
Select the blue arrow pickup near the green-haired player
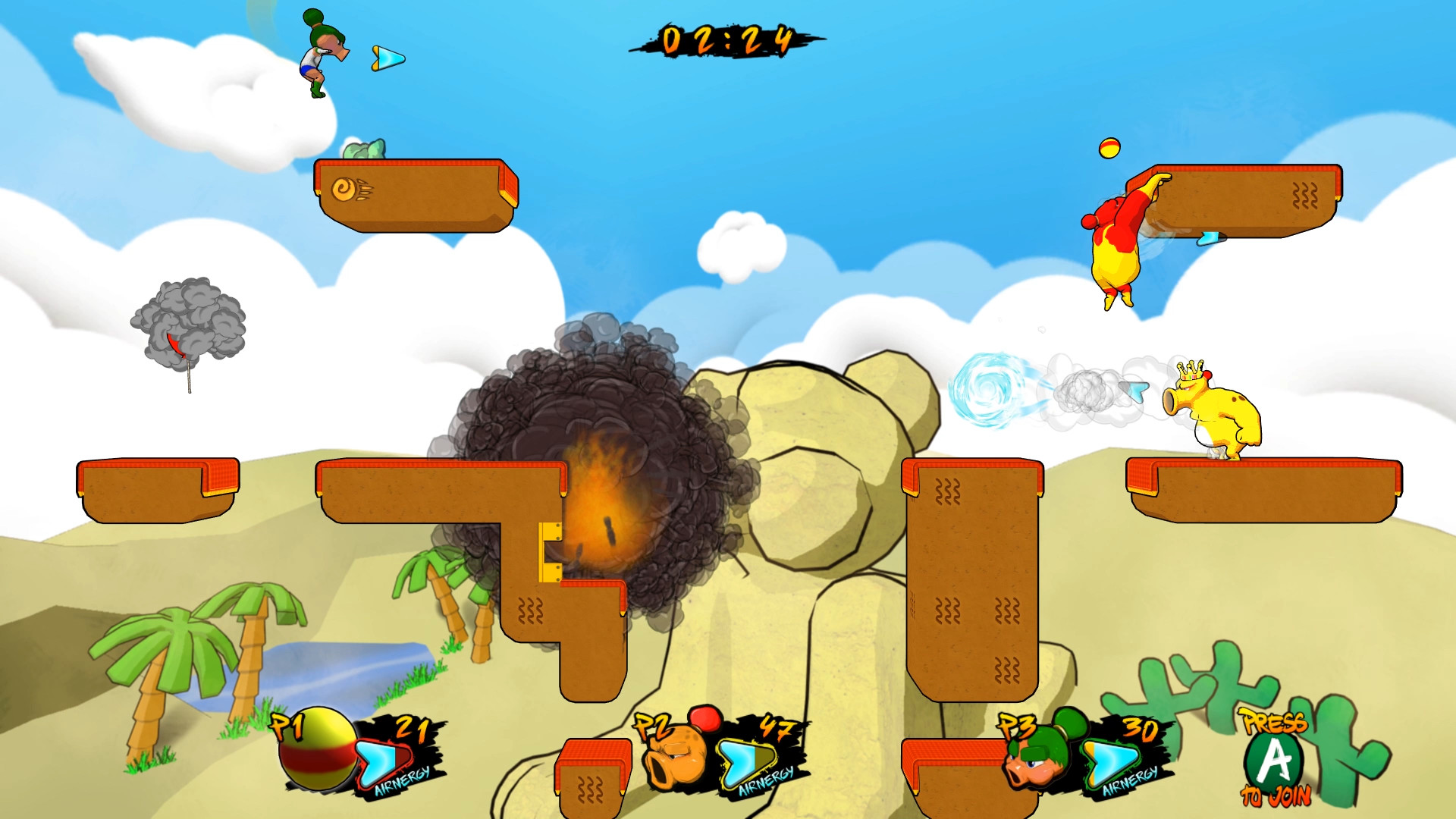tap(388, 57)
